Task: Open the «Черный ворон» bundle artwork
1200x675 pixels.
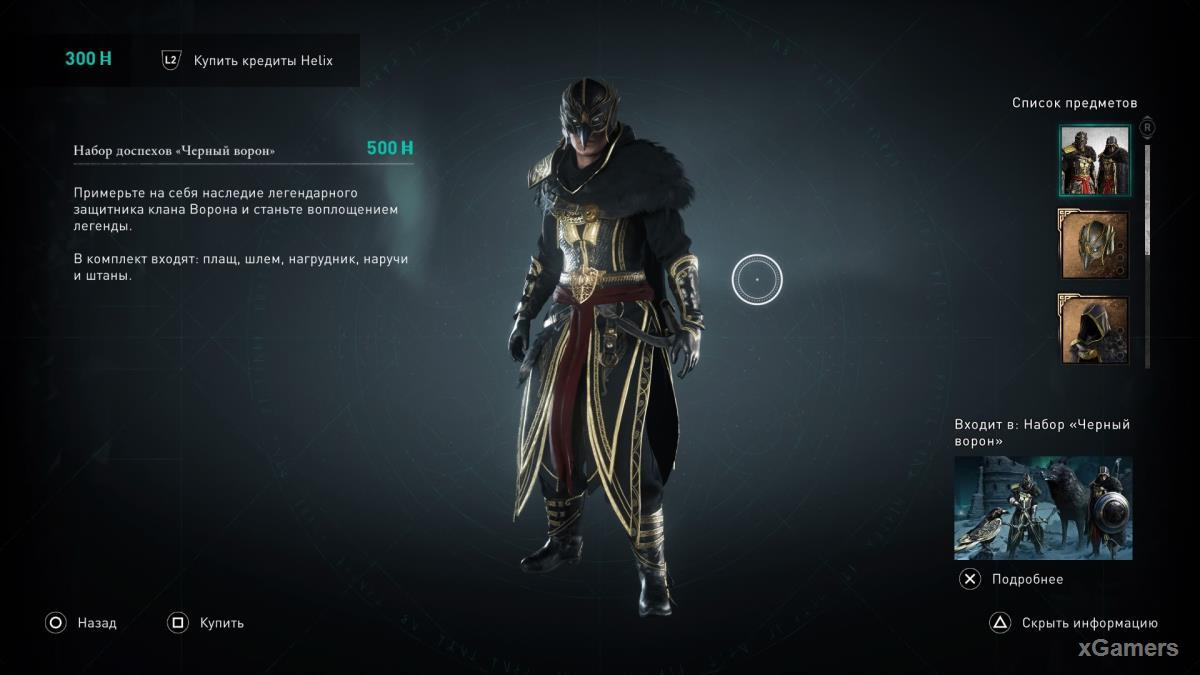Action: pos(1043,508)
